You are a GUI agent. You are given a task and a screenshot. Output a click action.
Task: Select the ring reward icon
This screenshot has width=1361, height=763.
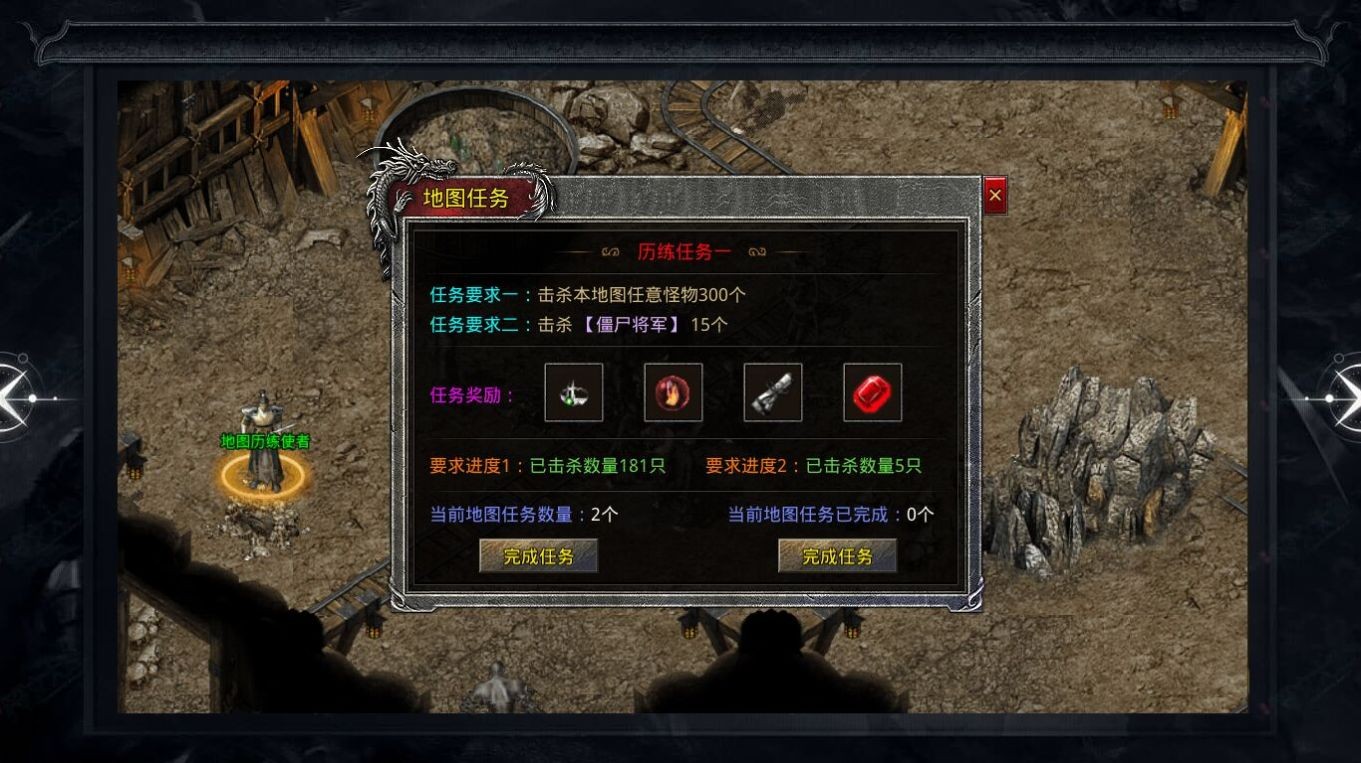coord(573,392)
